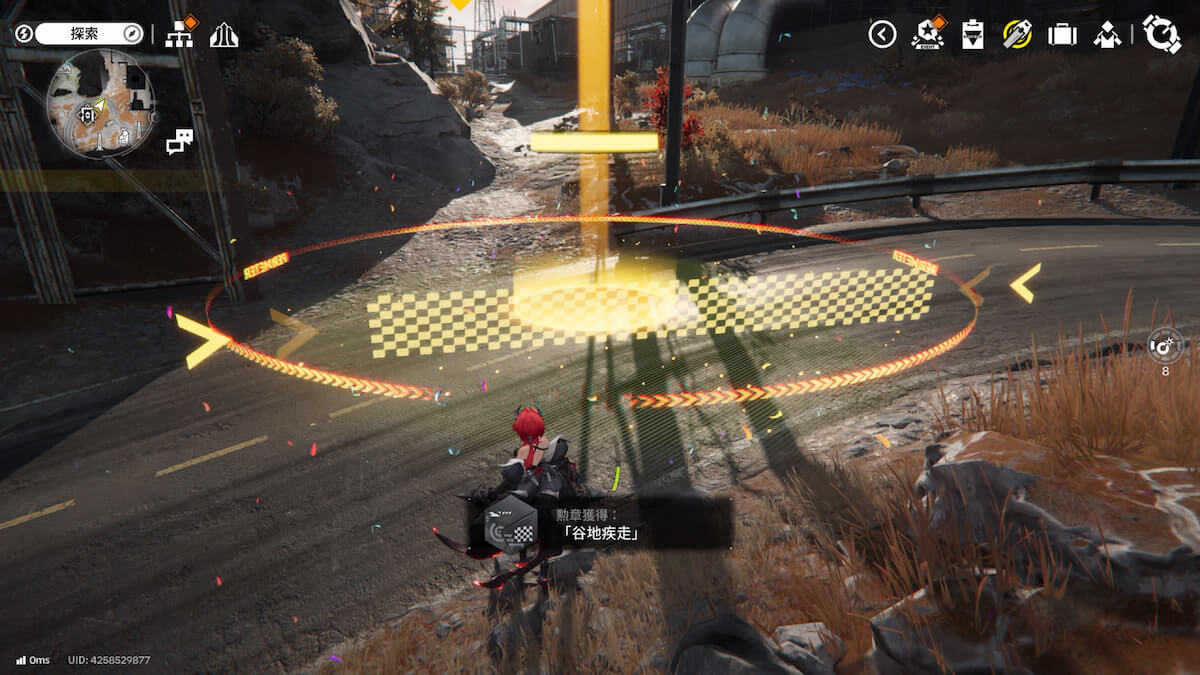Open the clipboard missions icon
The width and height of the screenshot is (1200, 675).
(973, 36)
